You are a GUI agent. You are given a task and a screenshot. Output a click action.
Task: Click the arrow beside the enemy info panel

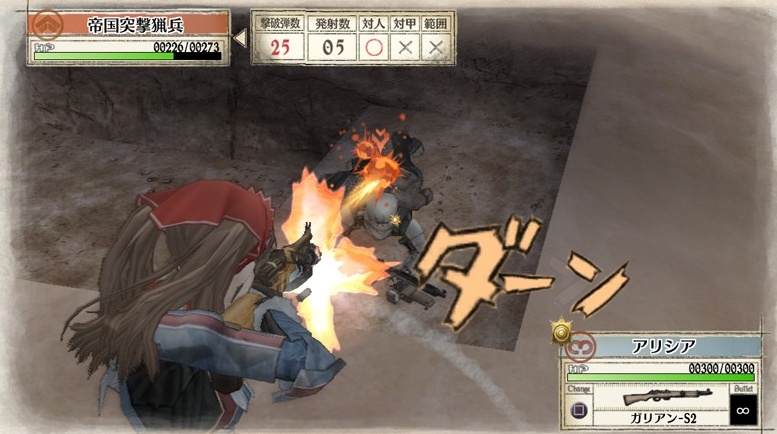pyautogui.click(x=239, y=38)
